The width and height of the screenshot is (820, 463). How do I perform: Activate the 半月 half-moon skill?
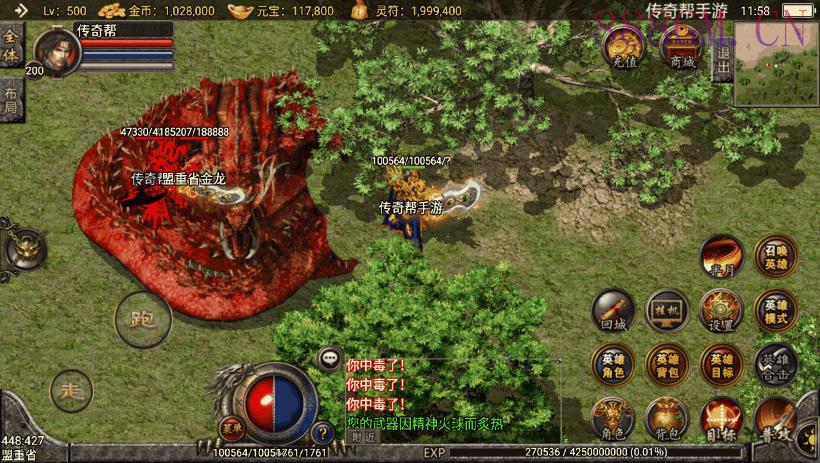[x=720, y=257]
